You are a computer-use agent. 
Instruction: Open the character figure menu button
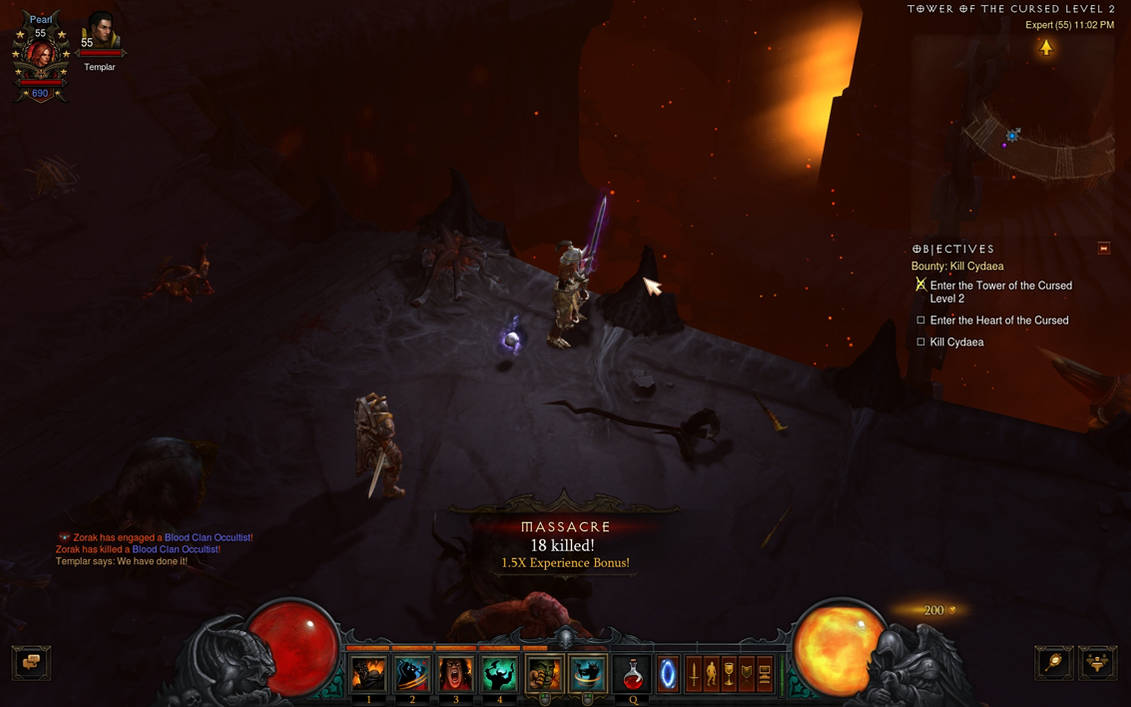coord(711,674)
